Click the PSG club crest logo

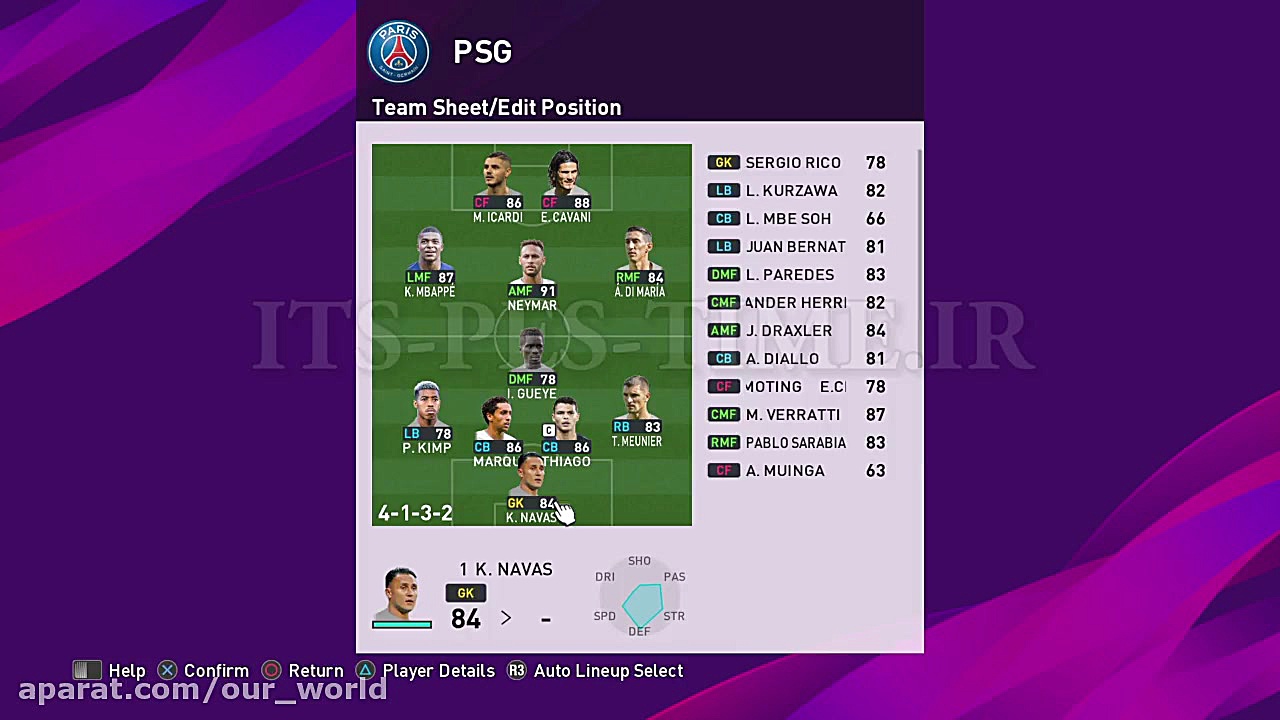click(x=398, y=51)
